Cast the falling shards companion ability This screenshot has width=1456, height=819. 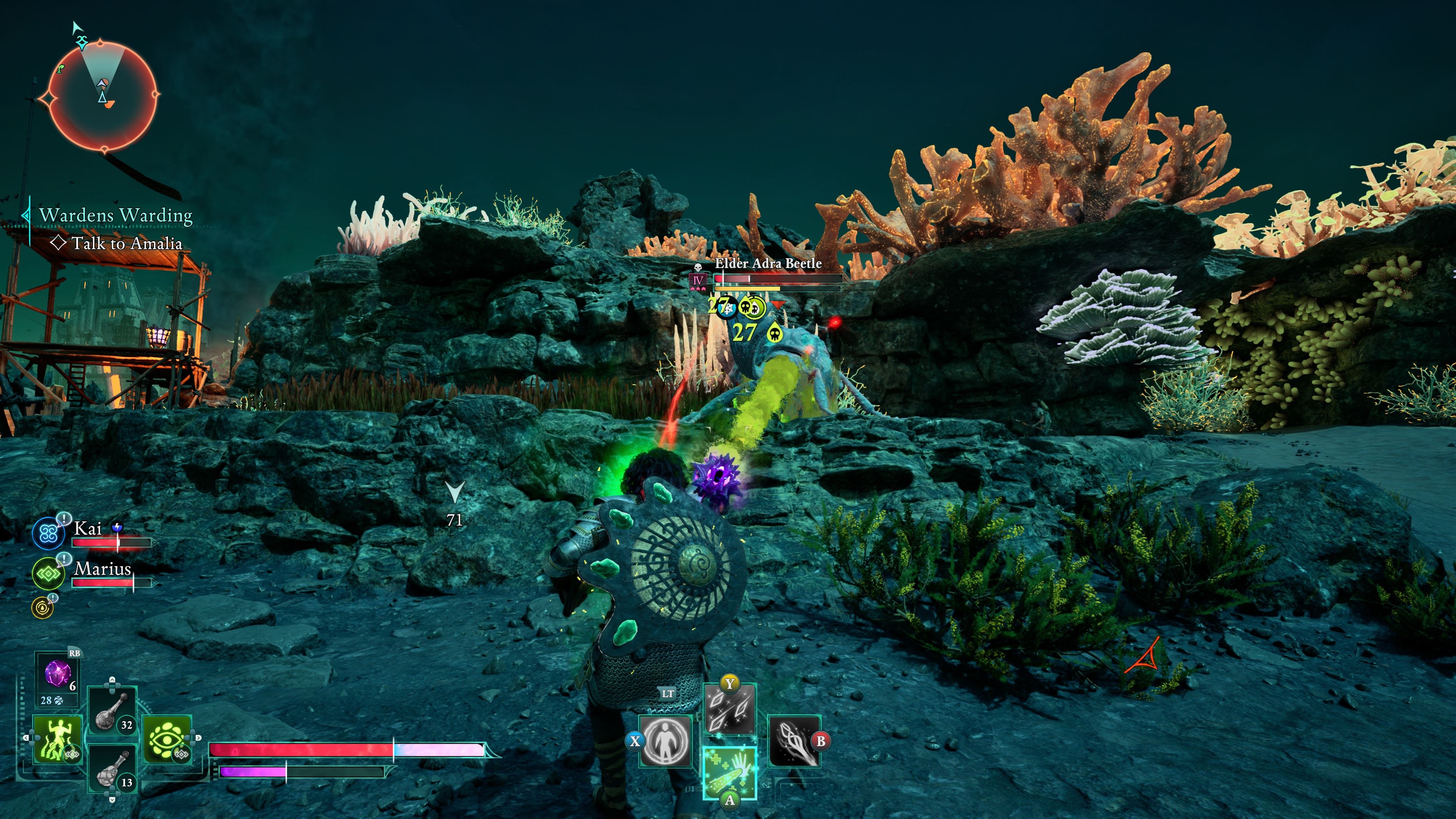click(730, 709)
